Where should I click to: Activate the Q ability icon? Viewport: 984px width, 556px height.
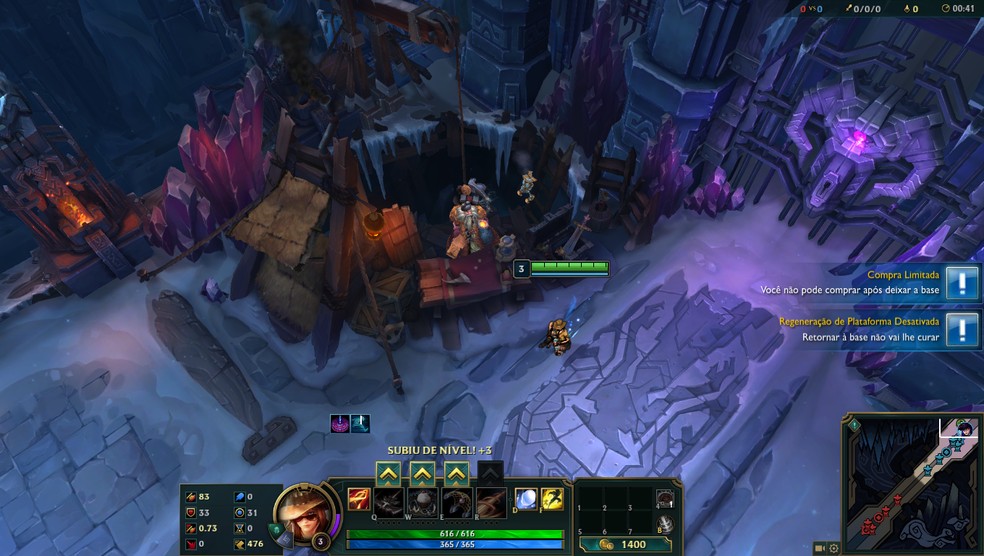coord(389,501)
